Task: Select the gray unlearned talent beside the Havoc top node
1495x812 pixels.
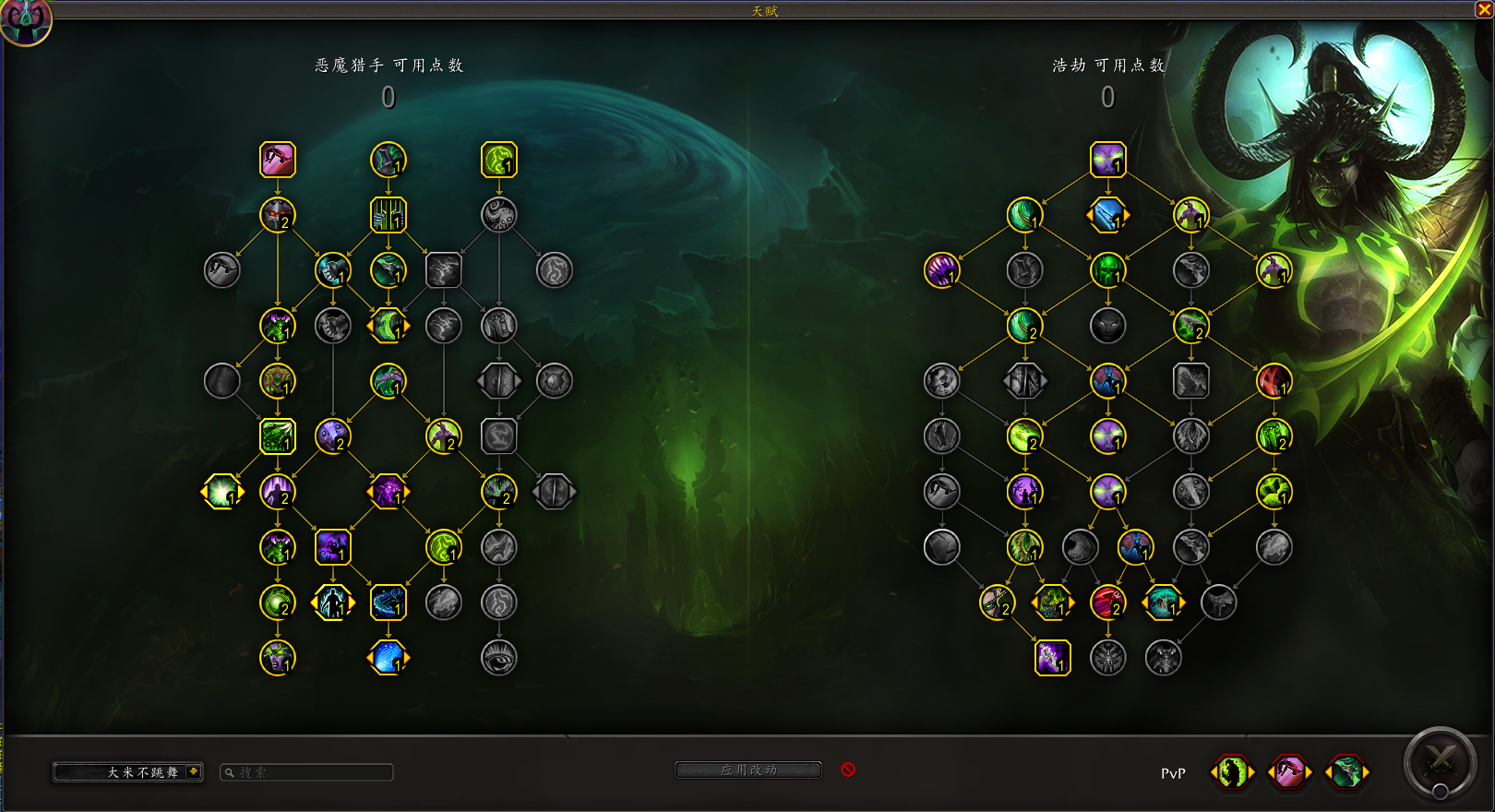Action: click(x=1025, y=271)
